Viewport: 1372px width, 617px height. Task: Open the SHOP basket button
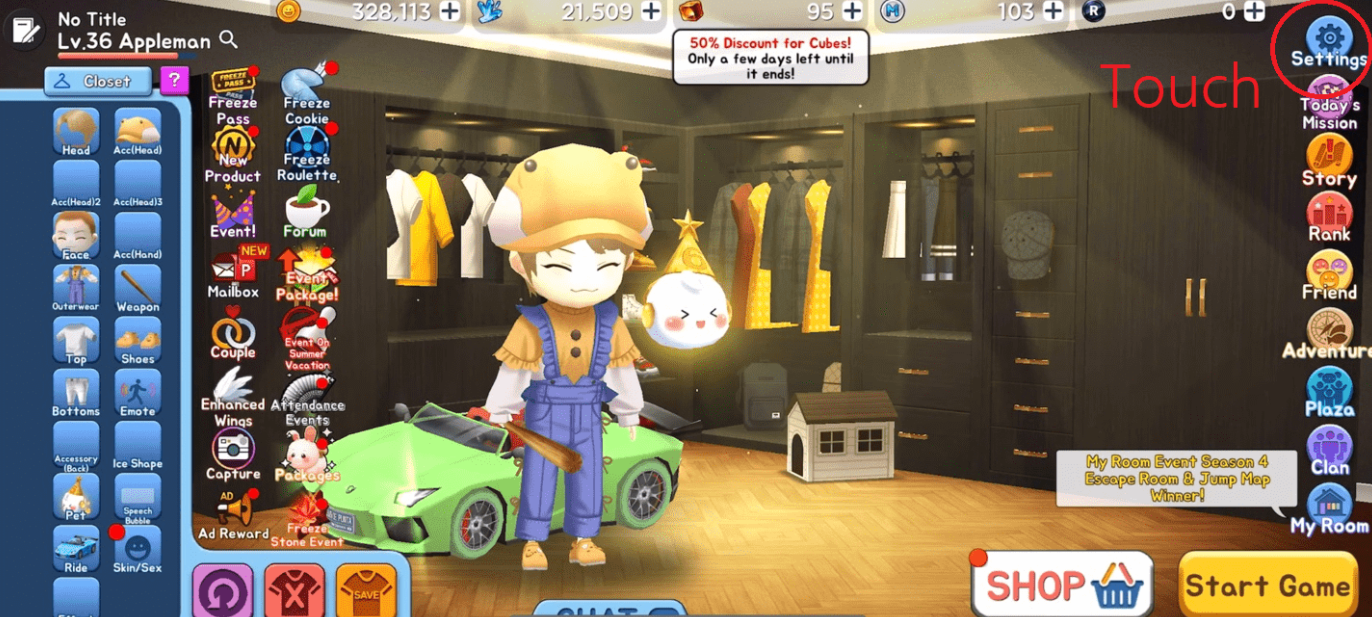pyautogui.click(x=1062, y=585)
